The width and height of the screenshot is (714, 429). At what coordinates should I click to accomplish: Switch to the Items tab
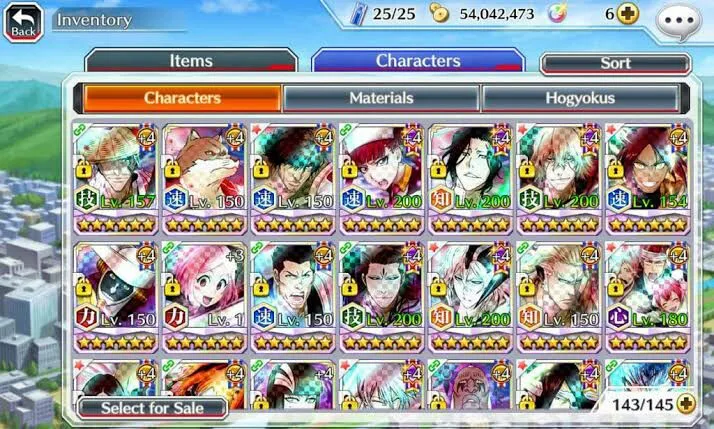pyautogui.click(x=190, y=61)
